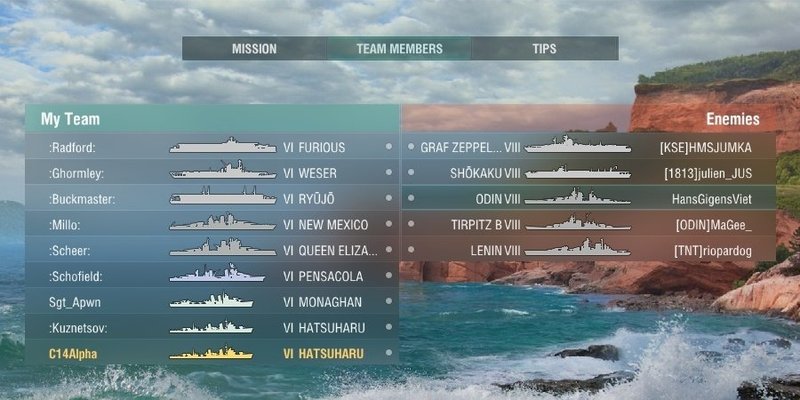Screen dimensions: 800x400
Task: Show the Tips tab
Action: (x=544, y=48)
